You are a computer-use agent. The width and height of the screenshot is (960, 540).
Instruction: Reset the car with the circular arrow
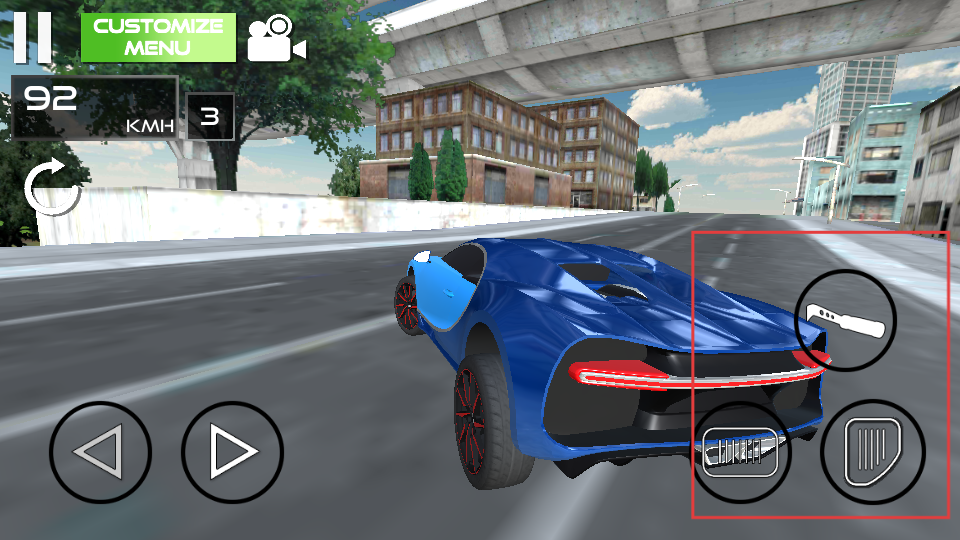click(51, 187)
